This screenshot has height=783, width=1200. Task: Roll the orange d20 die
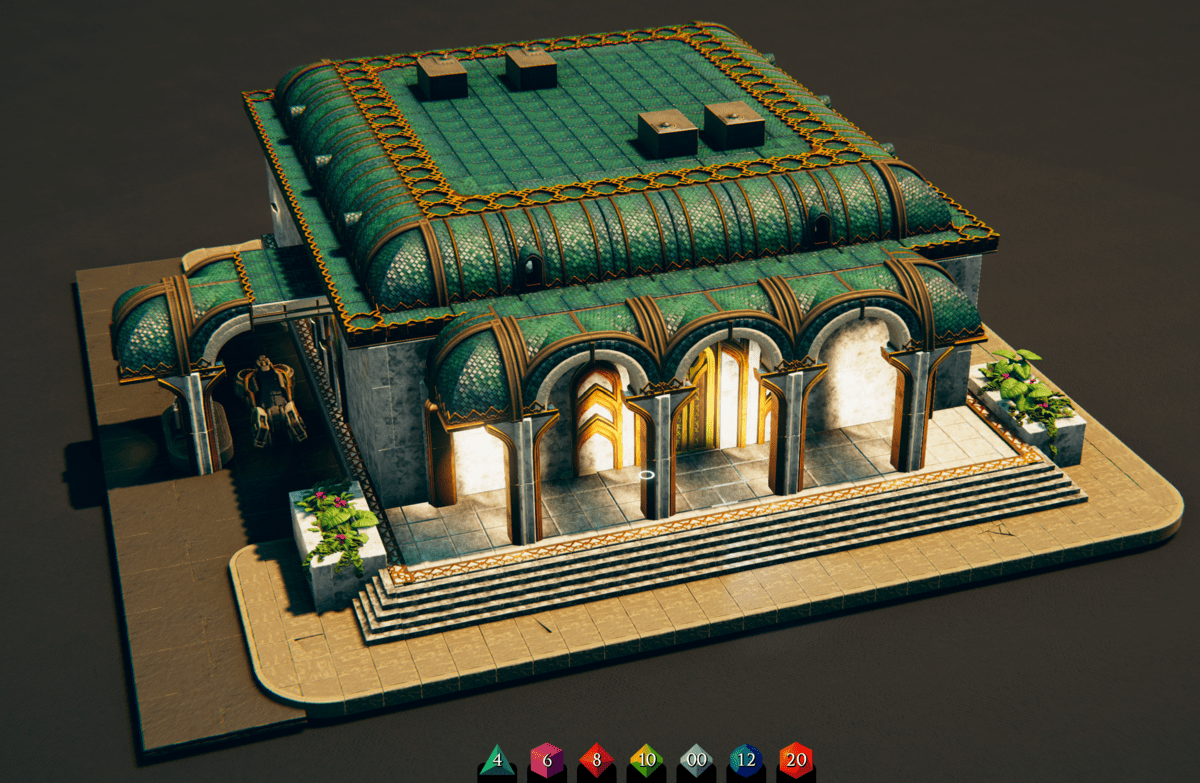tap(796, 761)
